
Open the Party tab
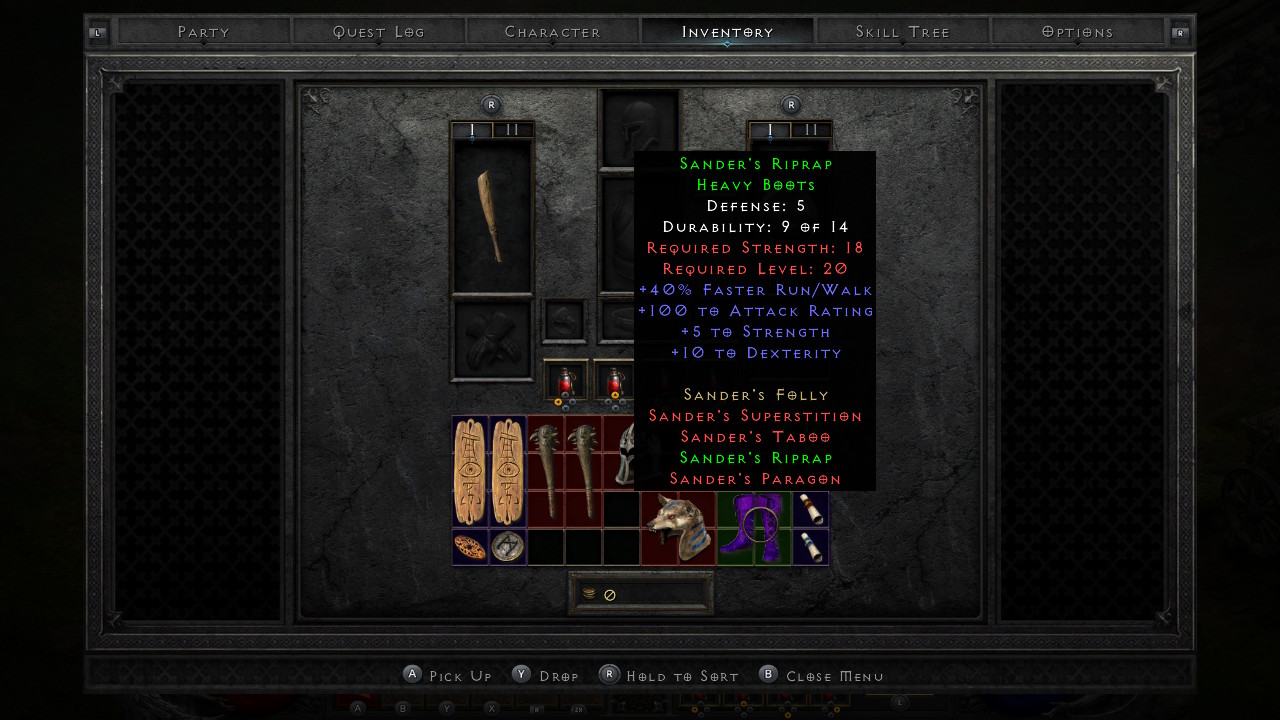pyautogui.click(x=204, y=32)
